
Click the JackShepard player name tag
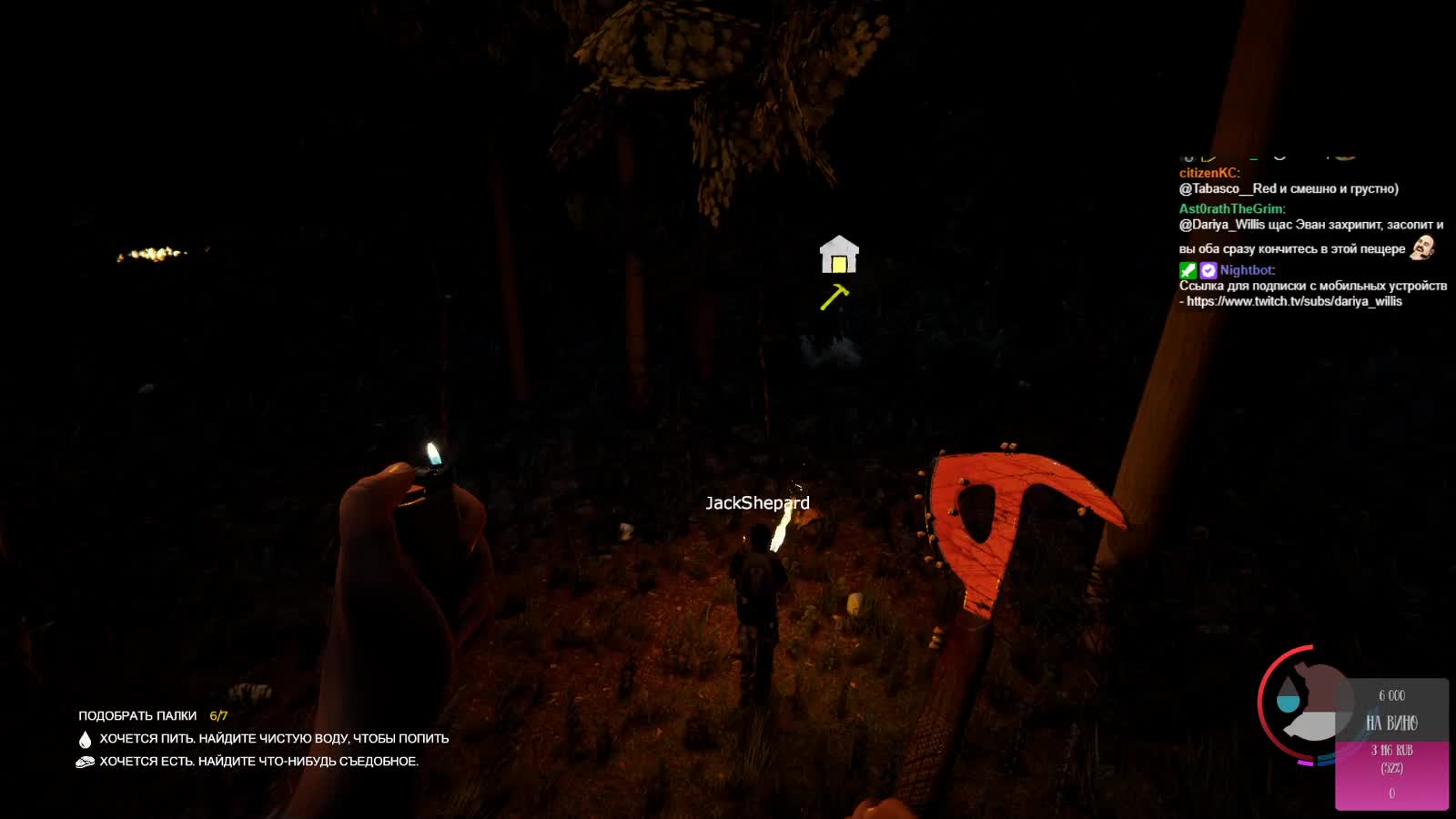click(757, 503)
